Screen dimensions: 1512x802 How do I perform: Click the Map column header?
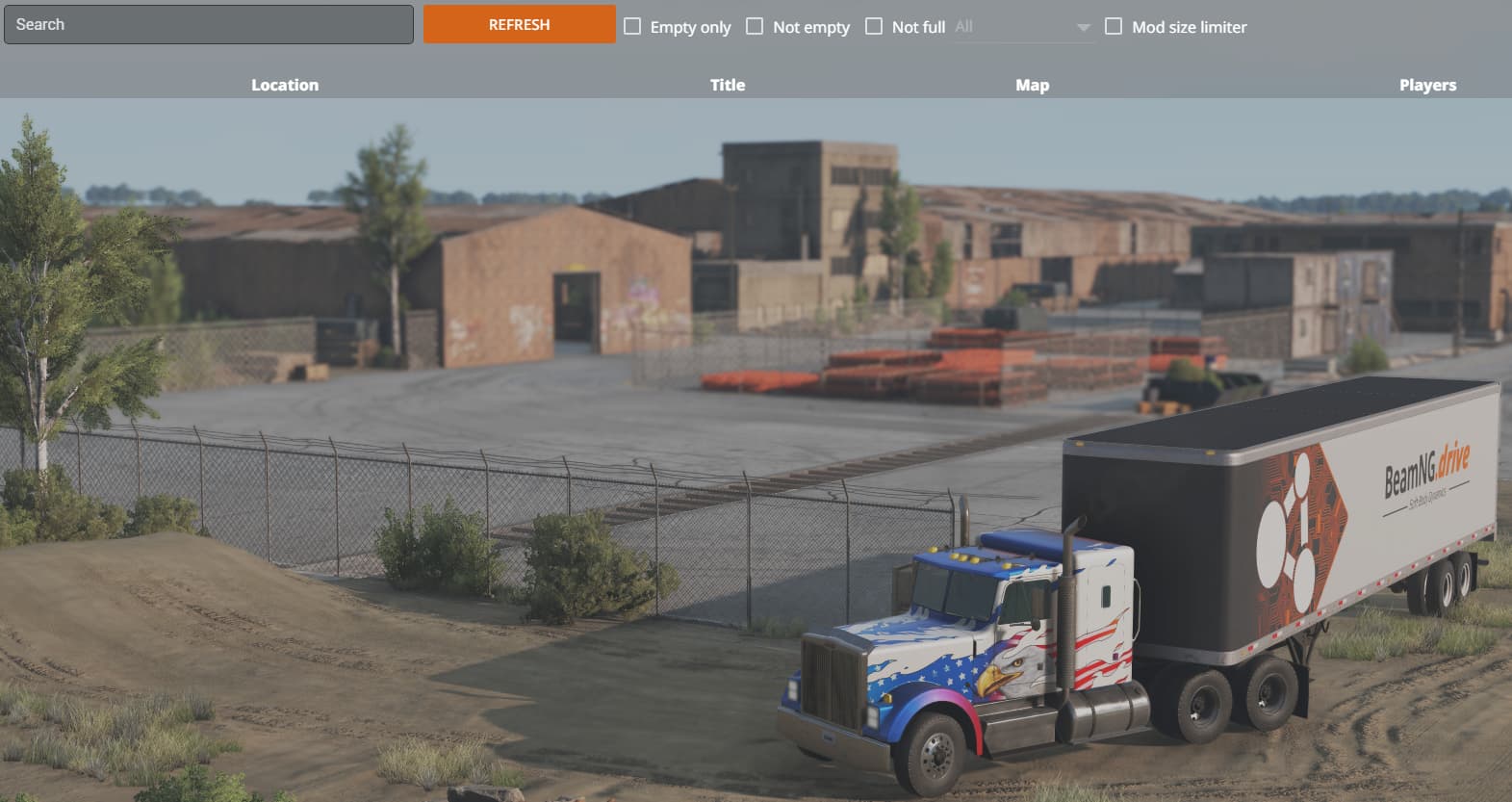click(1033, 85)
